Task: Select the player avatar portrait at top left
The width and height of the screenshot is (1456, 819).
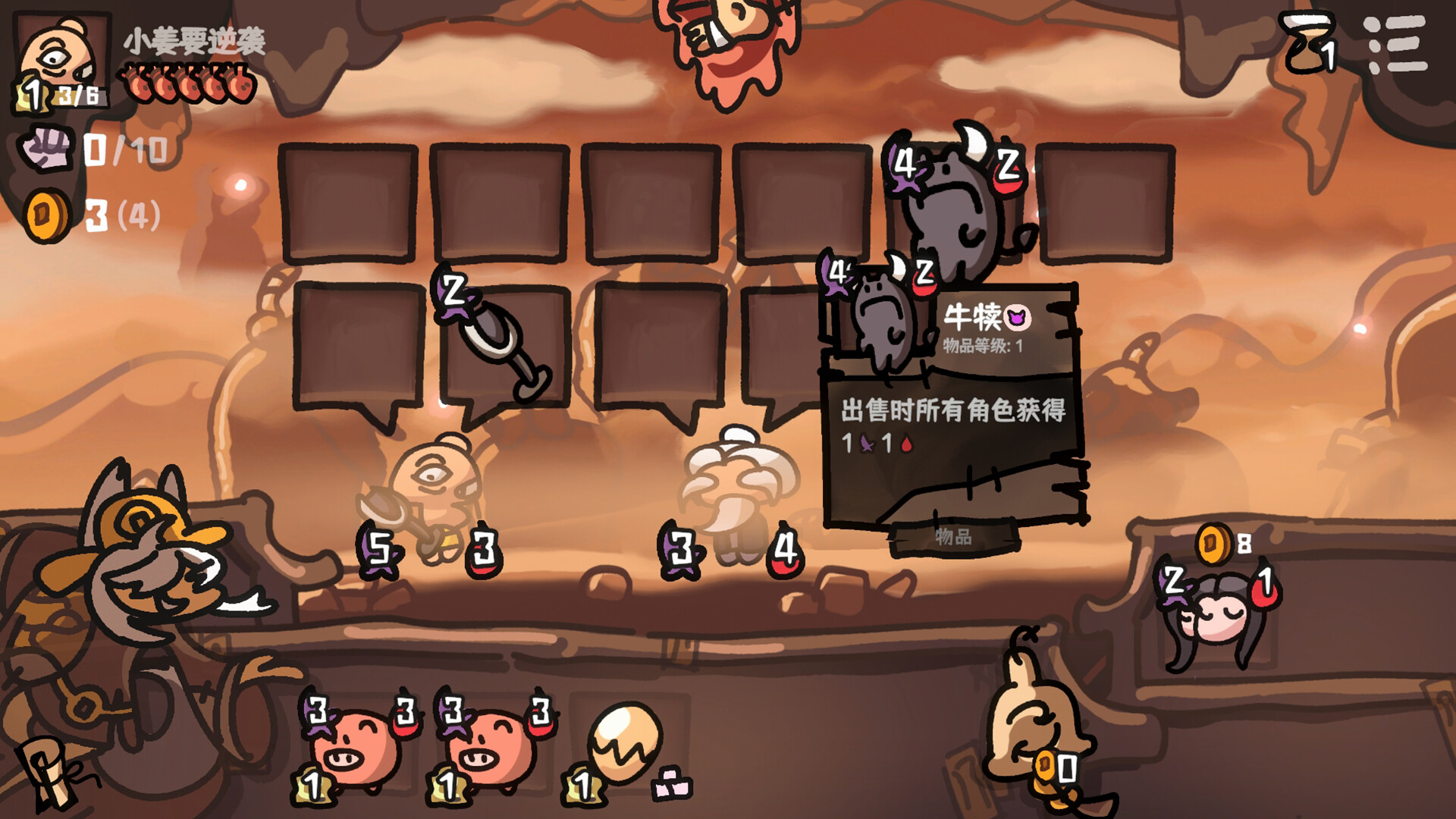Action: coord(59,53)
